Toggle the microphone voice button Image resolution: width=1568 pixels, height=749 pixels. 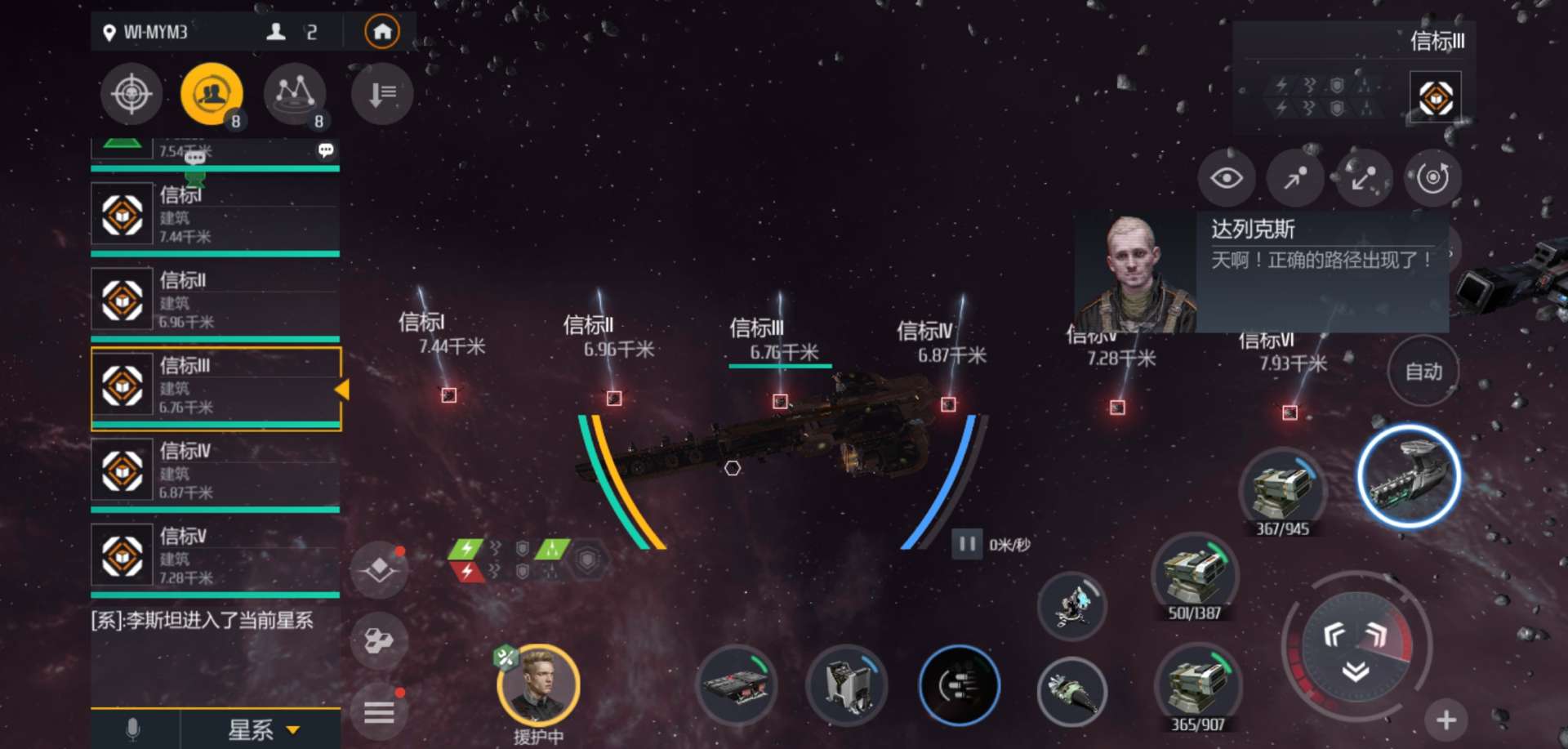pyautogui.click(x=133, y=729)
